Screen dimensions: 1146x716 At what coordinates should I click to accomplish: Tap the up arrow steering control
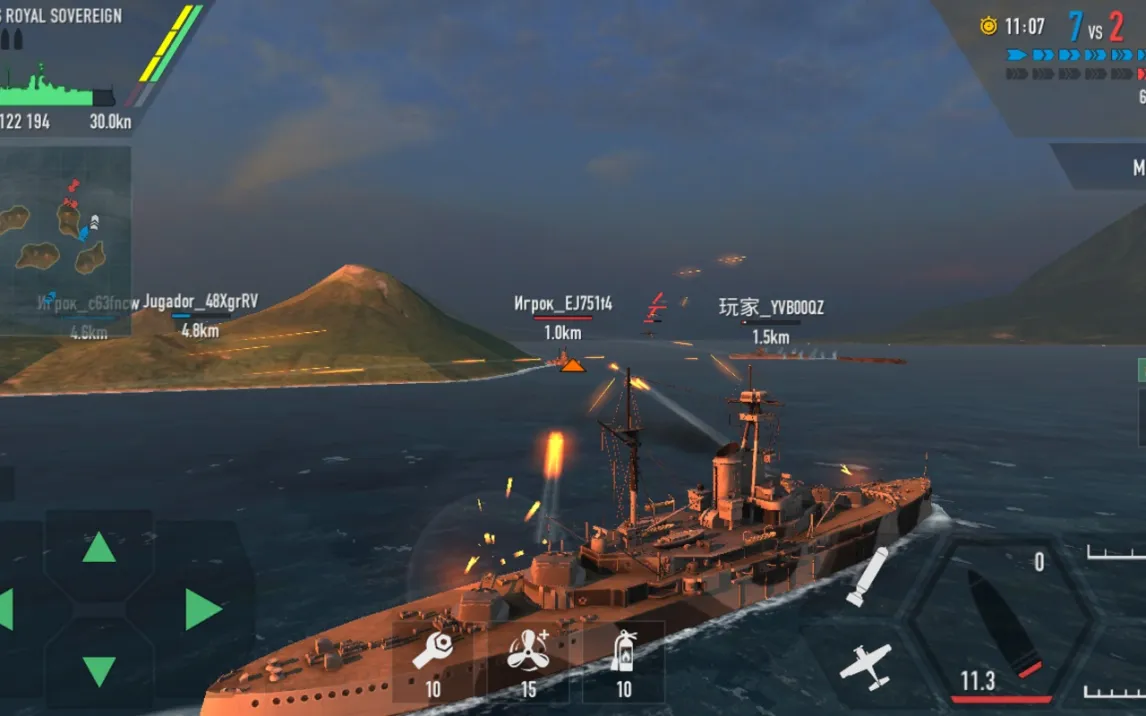[x=99, y=547]
